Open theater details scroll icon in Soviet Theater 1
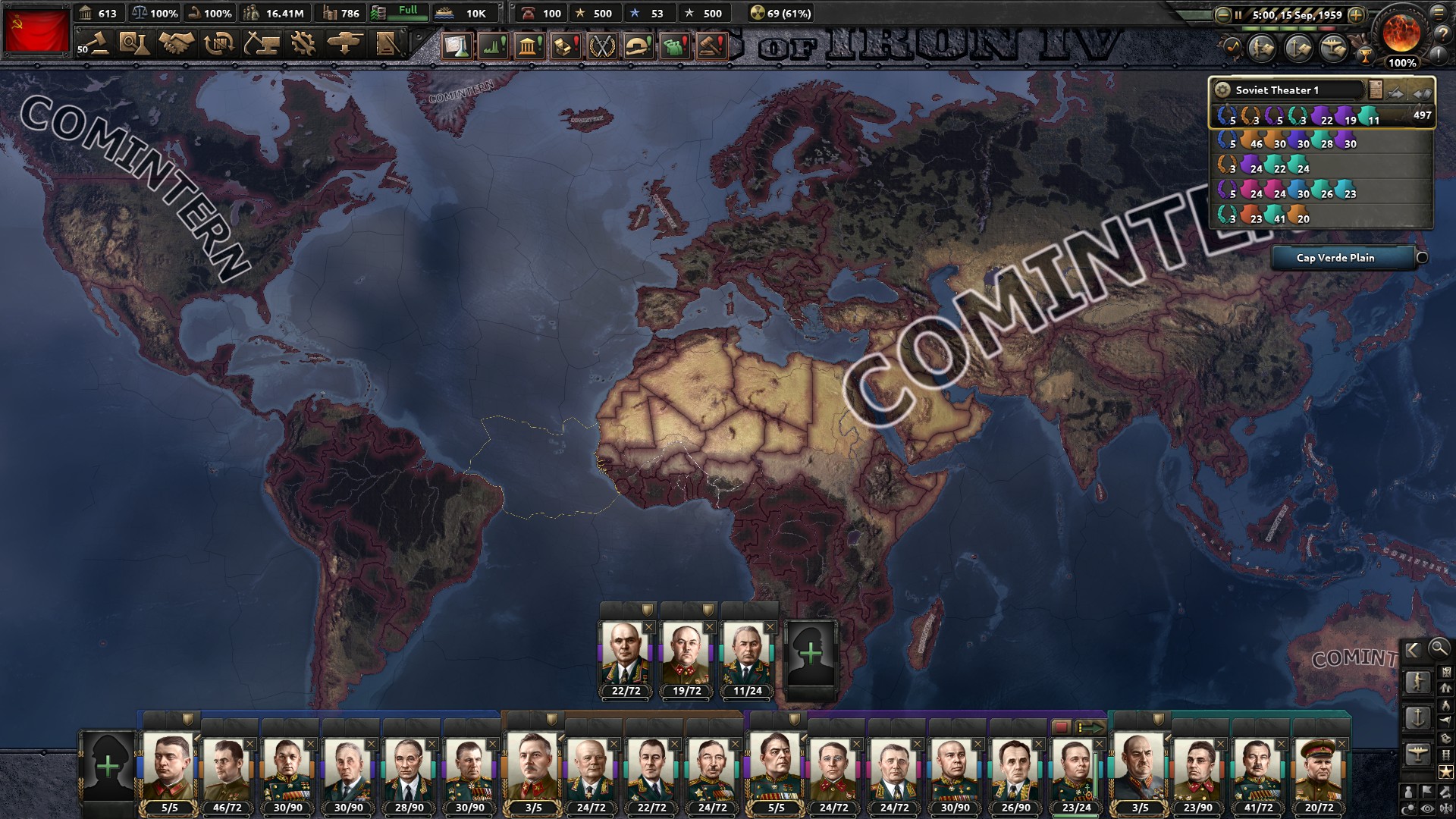1456x819 pixels. [x=1376, y=89]
